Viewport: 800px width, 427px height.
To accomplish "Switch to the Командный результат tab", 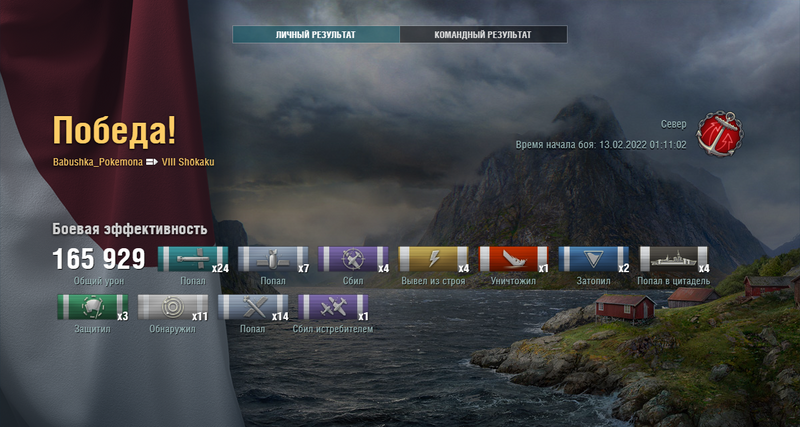I will [x=483, y=35].
